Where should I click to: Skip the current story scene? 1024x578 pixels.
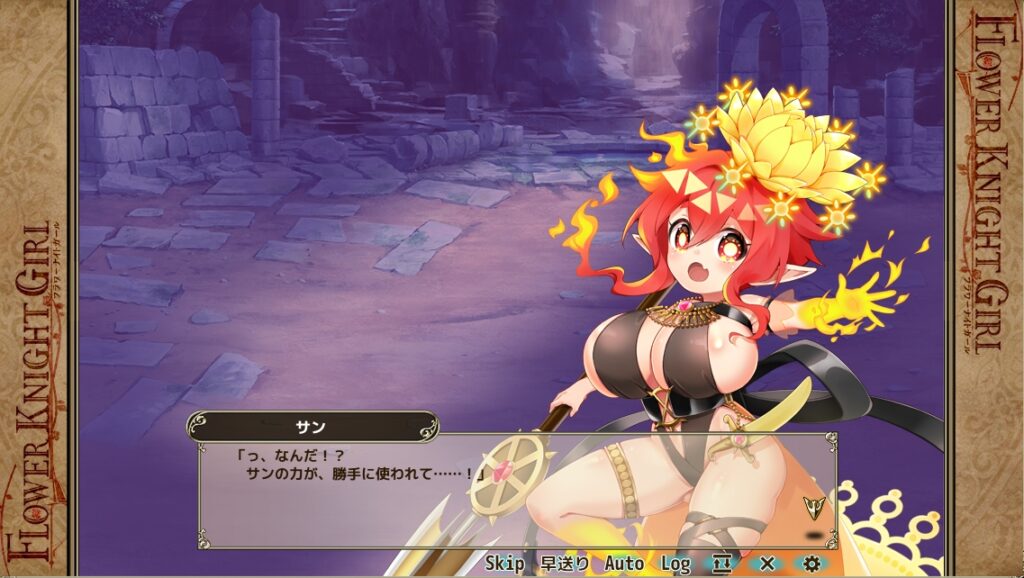point(505,564)
